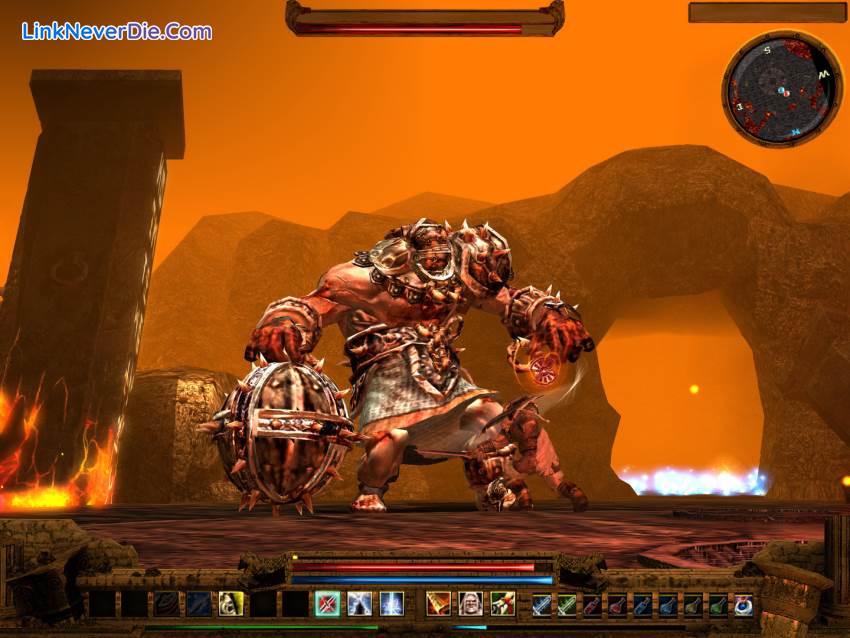The width and height of the screenshot is (850, 638).
Task: Equip the blue-glowing sword slot
Action: point(541,604)
